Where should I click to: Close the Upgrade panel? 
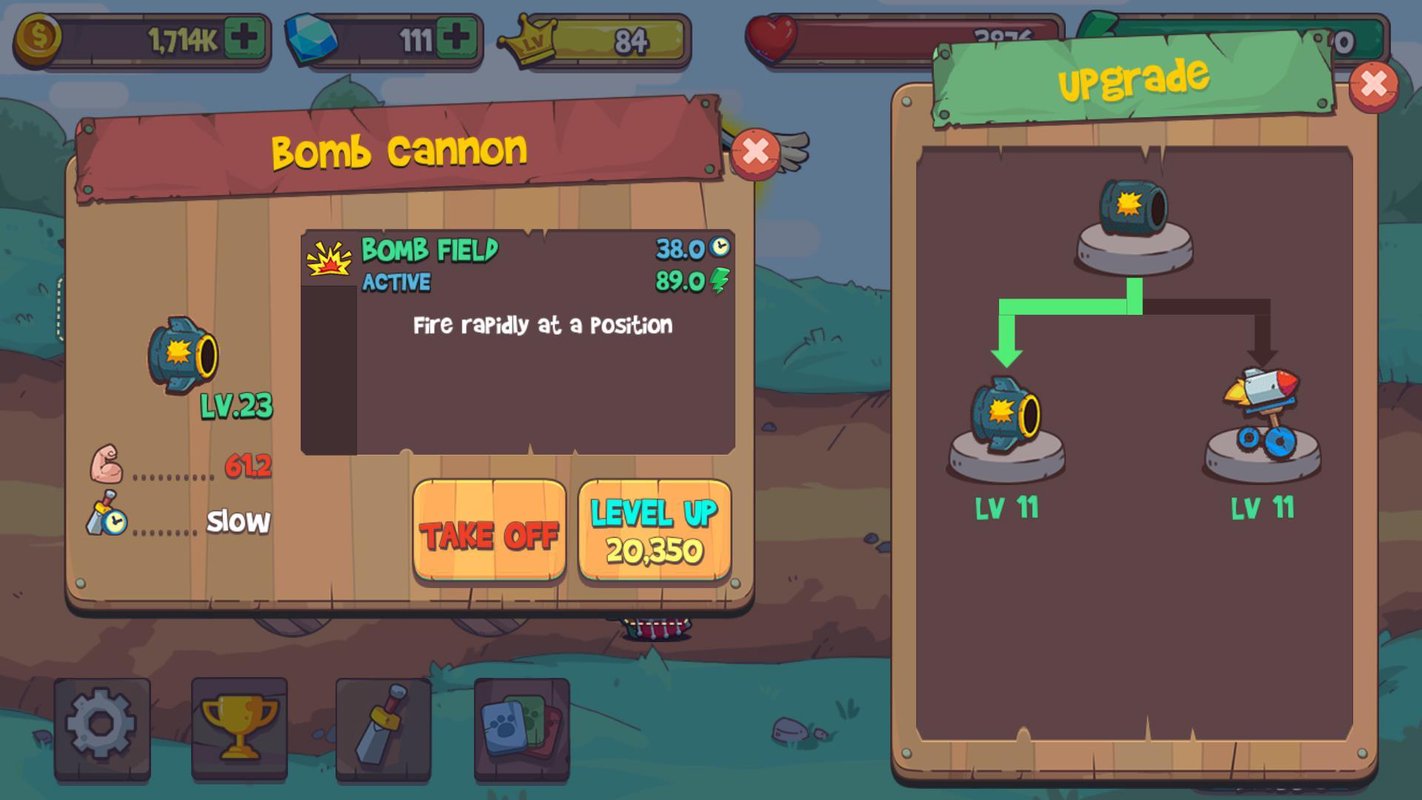pos(1373,87)
